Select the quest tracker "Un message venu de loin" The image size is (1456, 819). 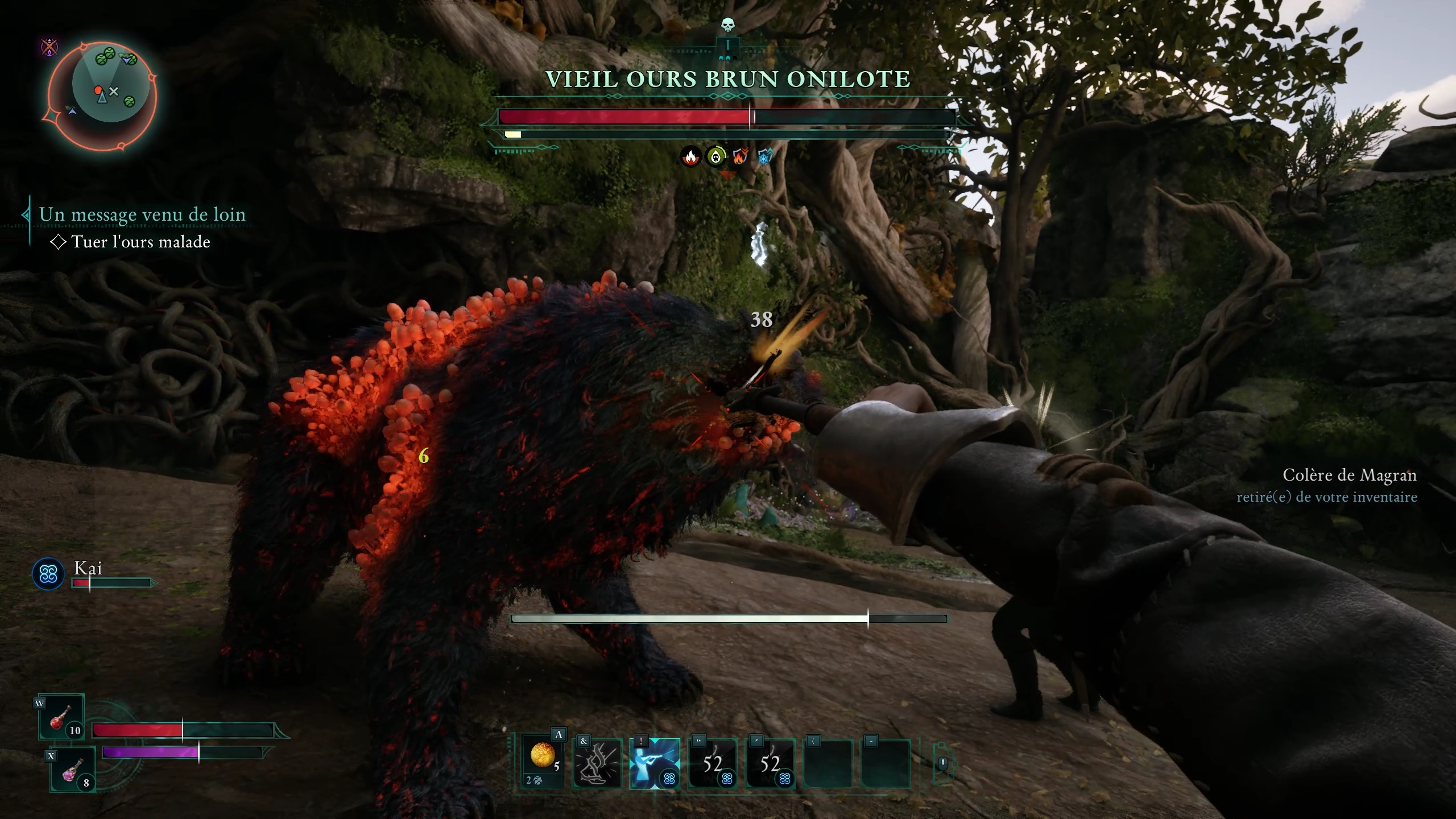coord(142,214)
